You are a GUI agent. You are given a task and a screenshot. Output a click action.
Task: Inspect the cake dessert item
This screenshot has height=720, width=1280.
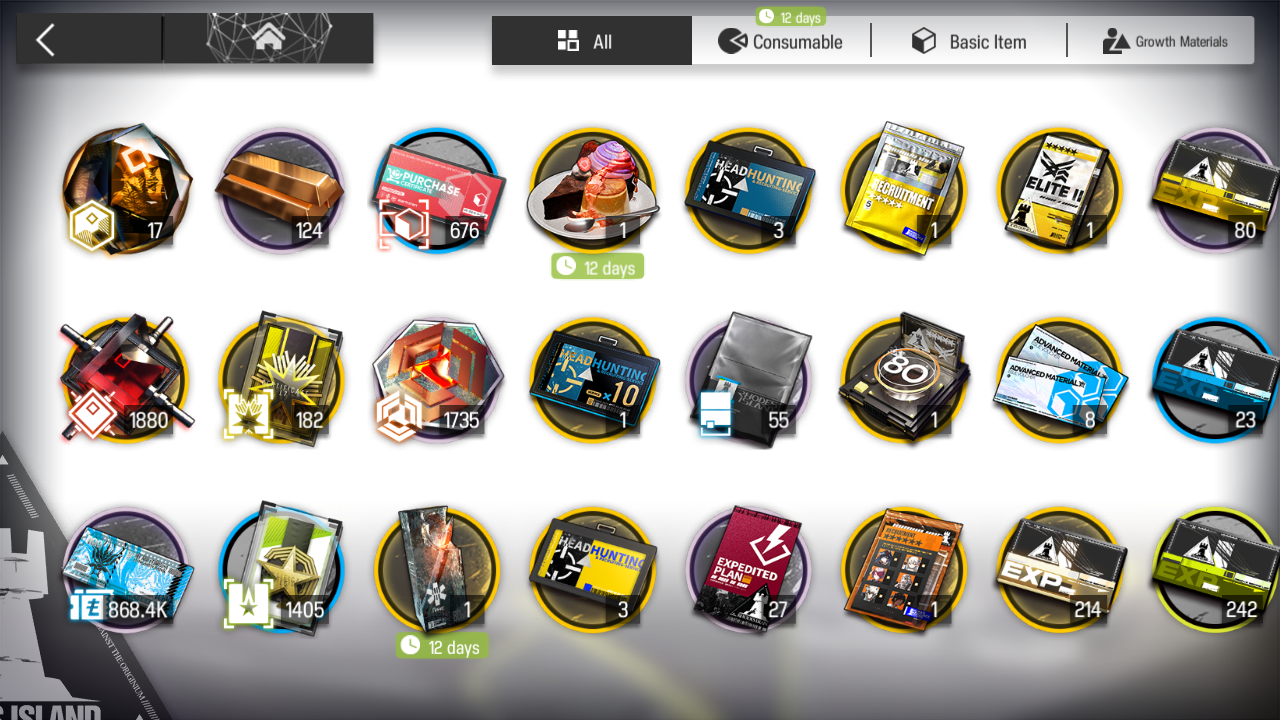pos(593,190)
